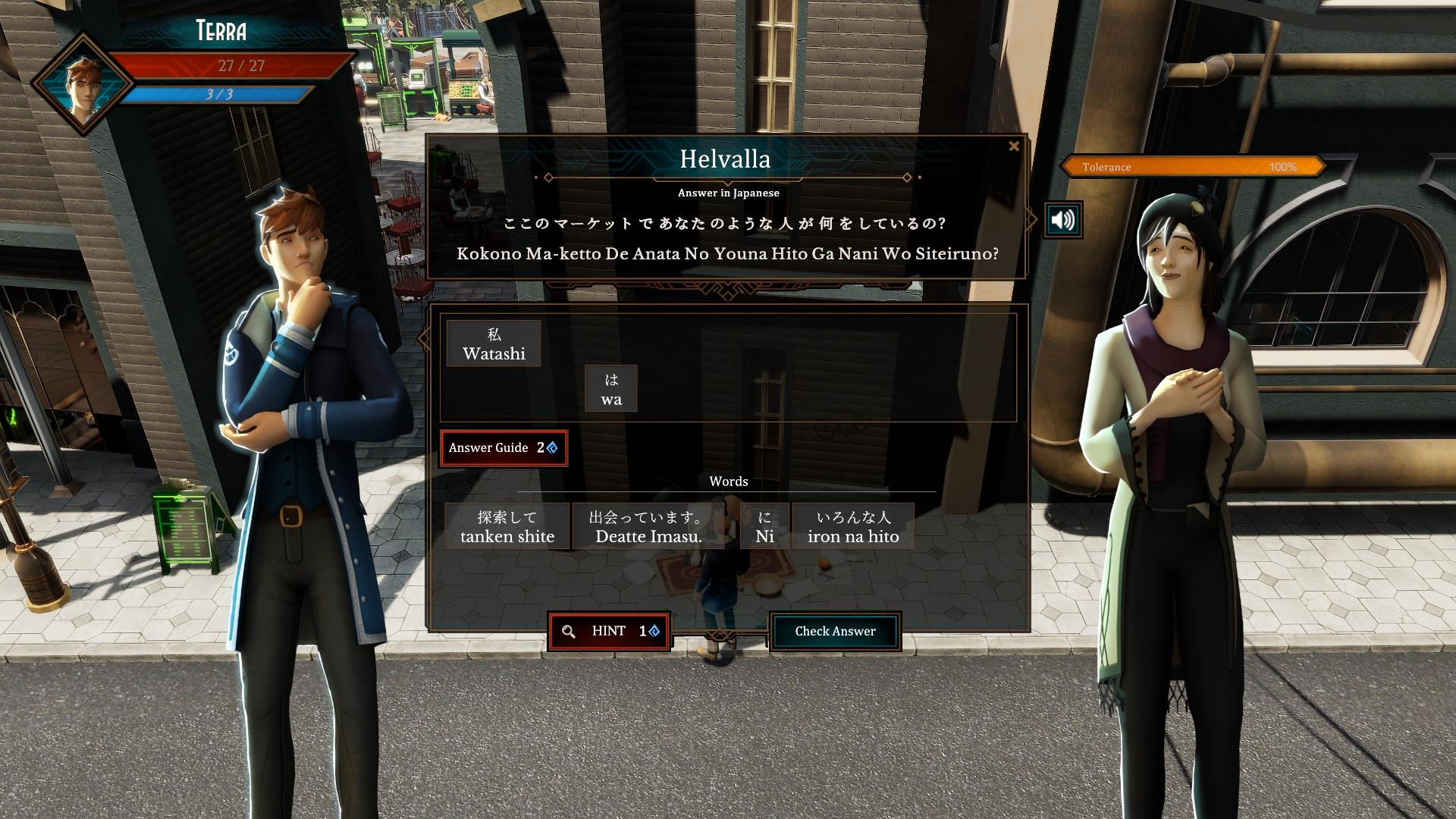The width and height of the screenshot is (1456, 819).
Task: Open the Answer Guide
Action: pos(504,447)
